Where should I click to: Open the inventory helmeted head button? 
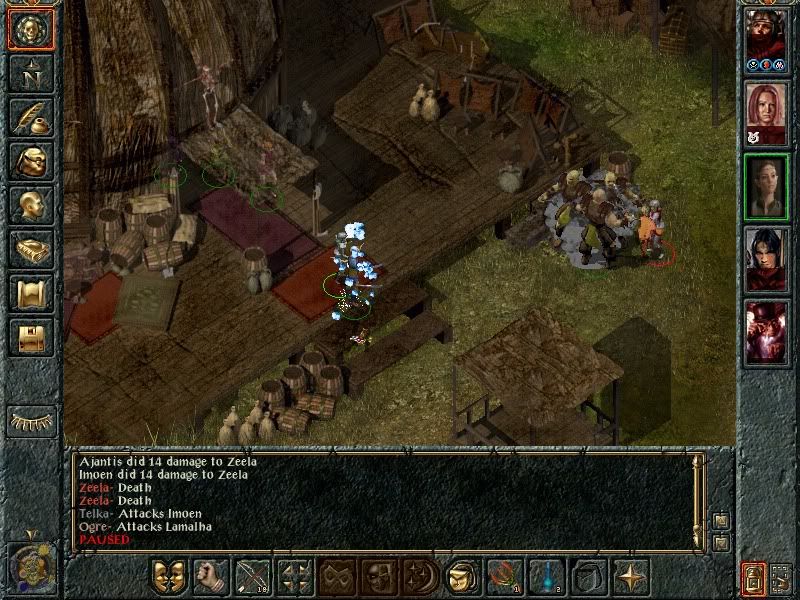click(30, 160)
